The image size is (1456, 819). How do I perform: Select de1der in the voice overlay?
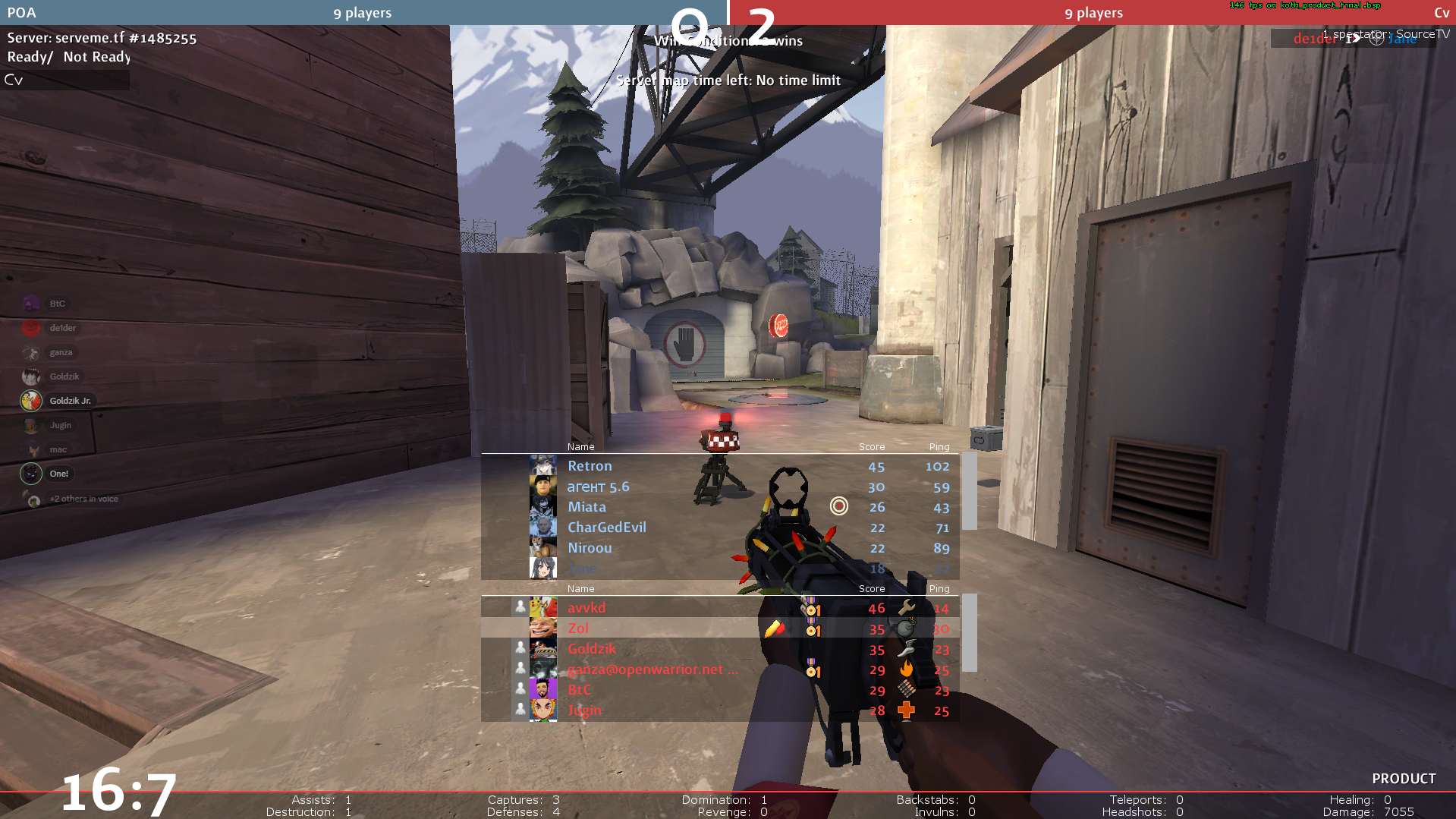pos(62,328)
